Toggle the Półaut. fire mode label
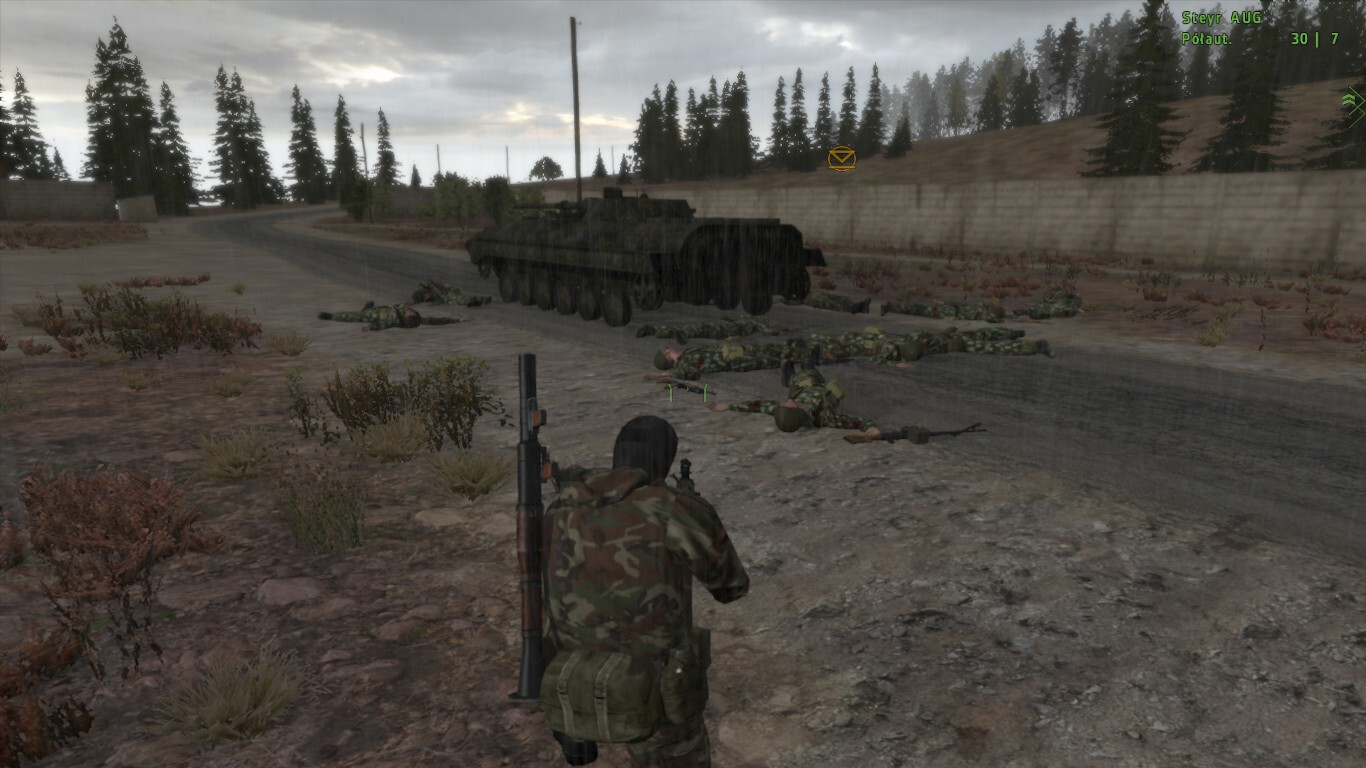This screenshot has height=768, width=1366. 1206,39
